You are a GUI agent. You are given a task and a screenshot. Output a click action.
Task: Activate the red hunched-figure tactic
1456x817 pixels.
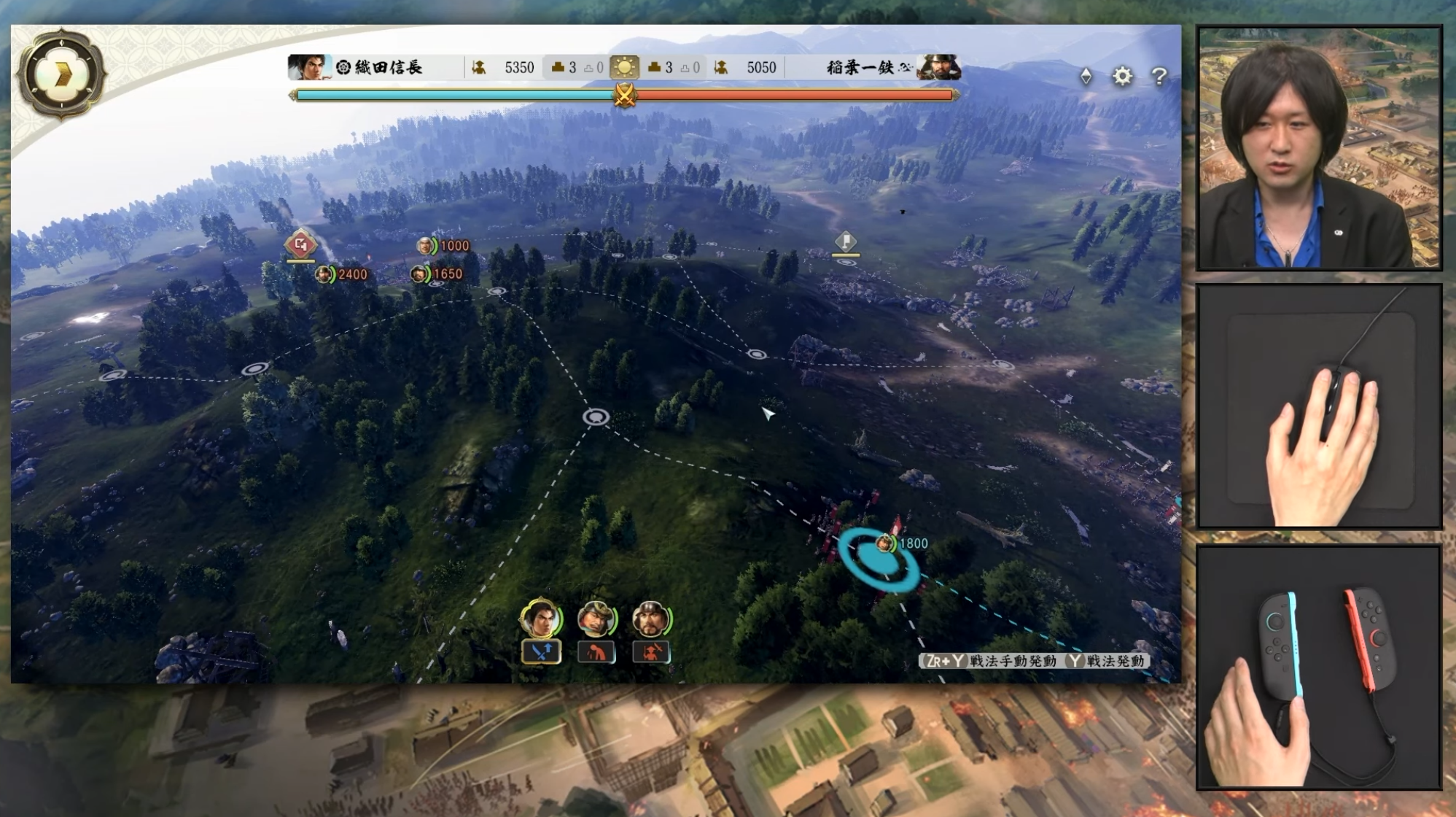tap(596, 651)
